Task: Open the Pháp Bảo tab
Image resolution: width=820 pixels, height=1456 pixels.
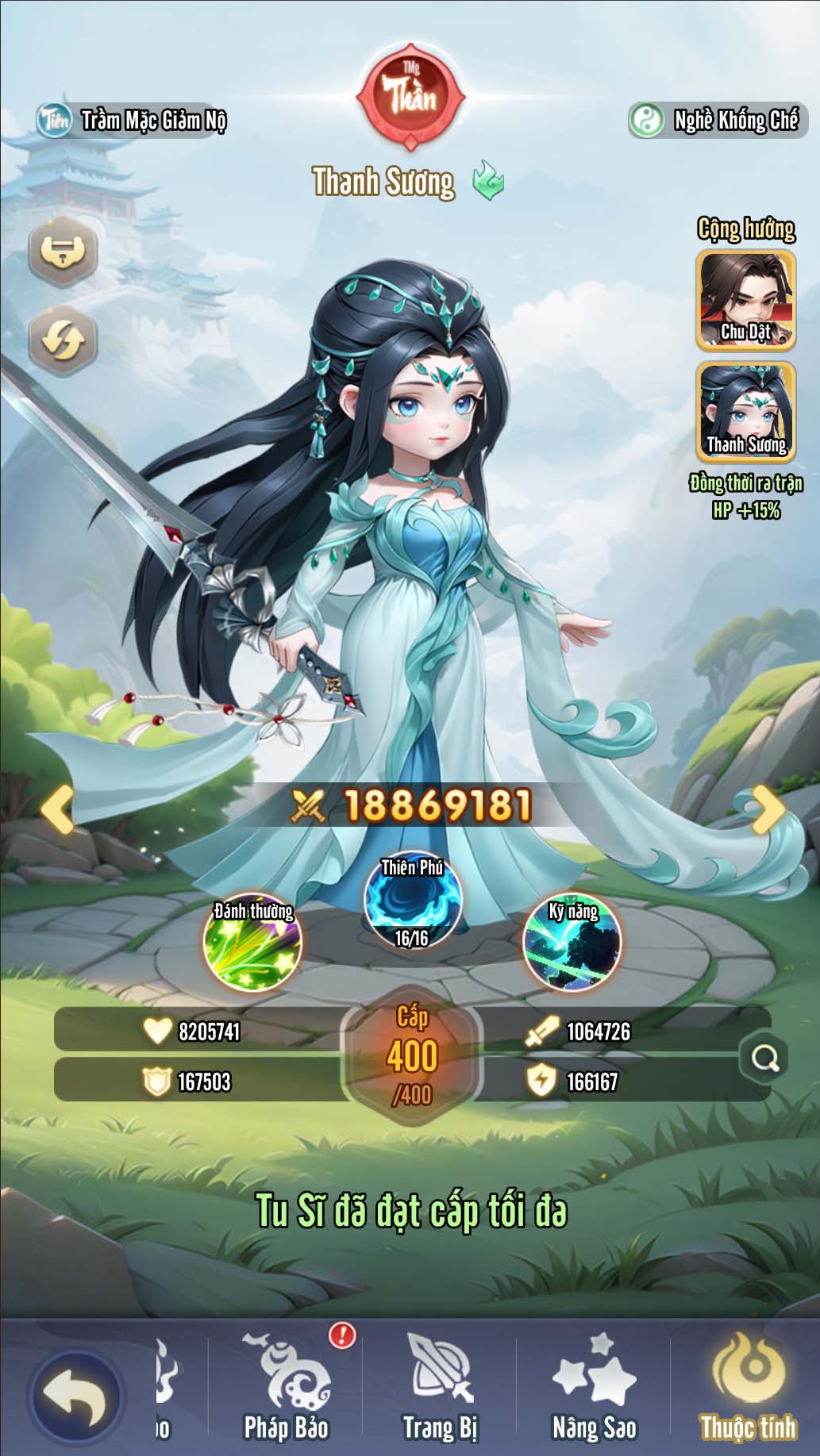Action: pyautogui.click(x=287, y=1389)
